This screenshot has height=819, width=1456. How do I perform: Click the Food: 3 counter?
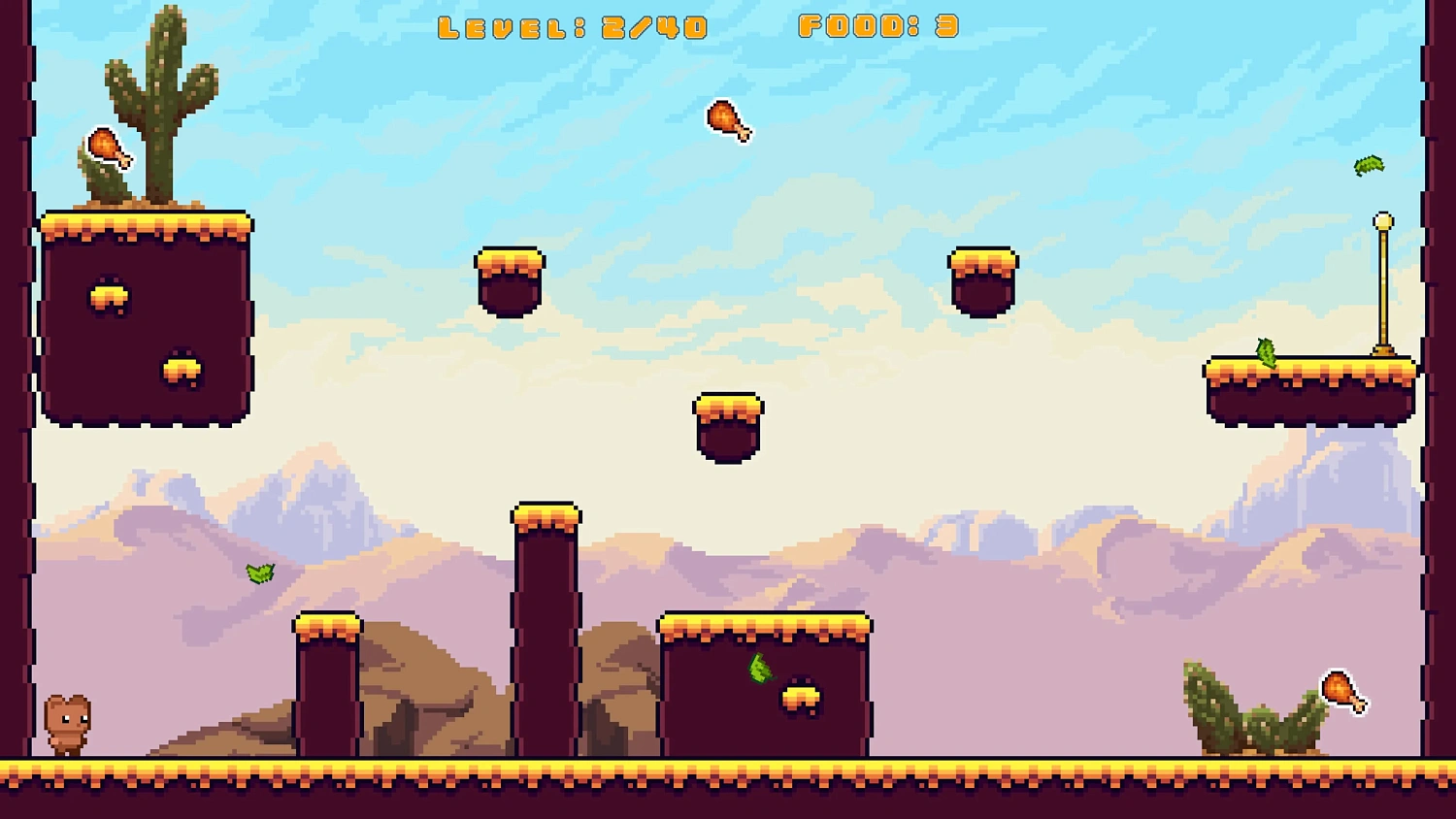tap(877, 26)
